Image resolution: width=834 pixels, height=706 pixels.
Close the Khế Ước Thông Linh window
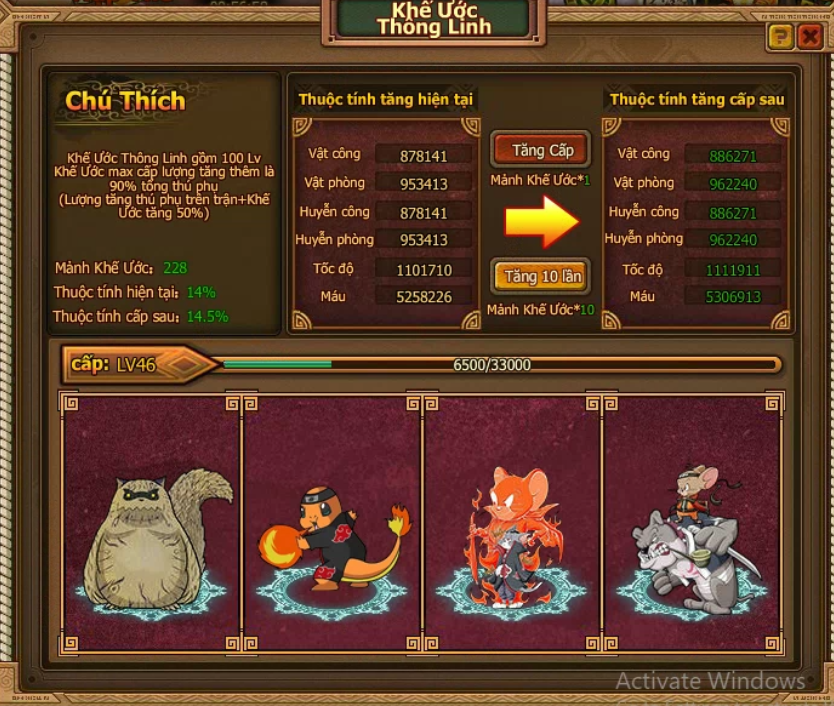[808, 37]
